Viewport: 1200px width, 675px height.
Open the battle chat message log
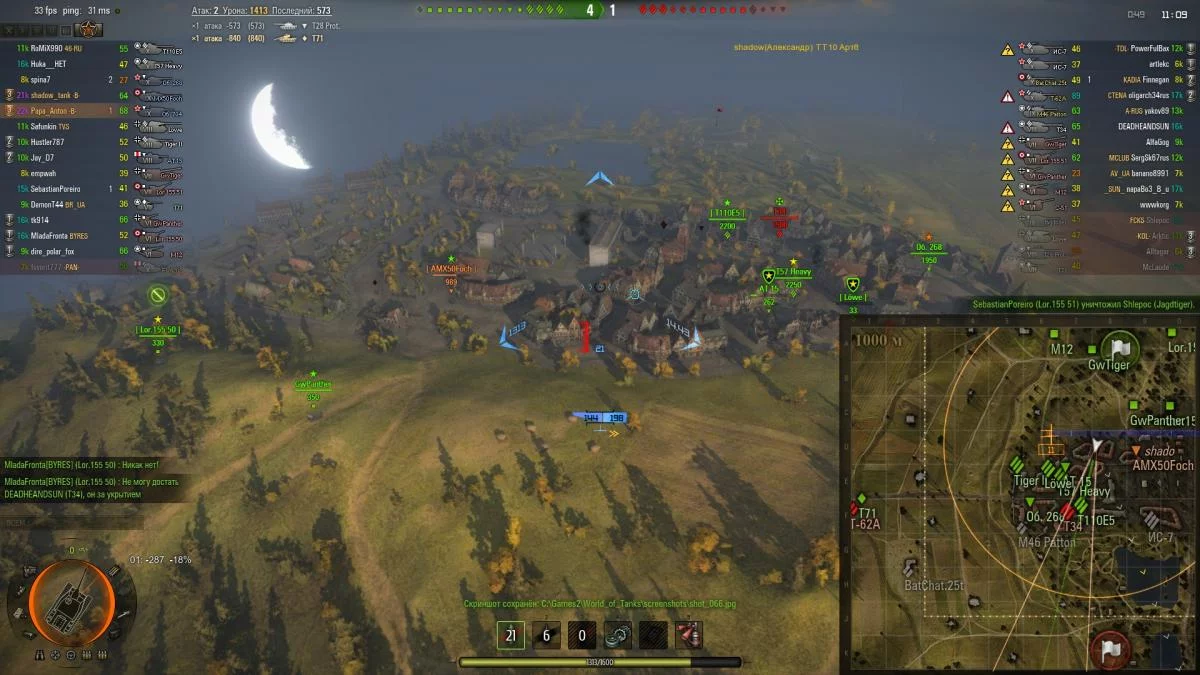(90, 480)
